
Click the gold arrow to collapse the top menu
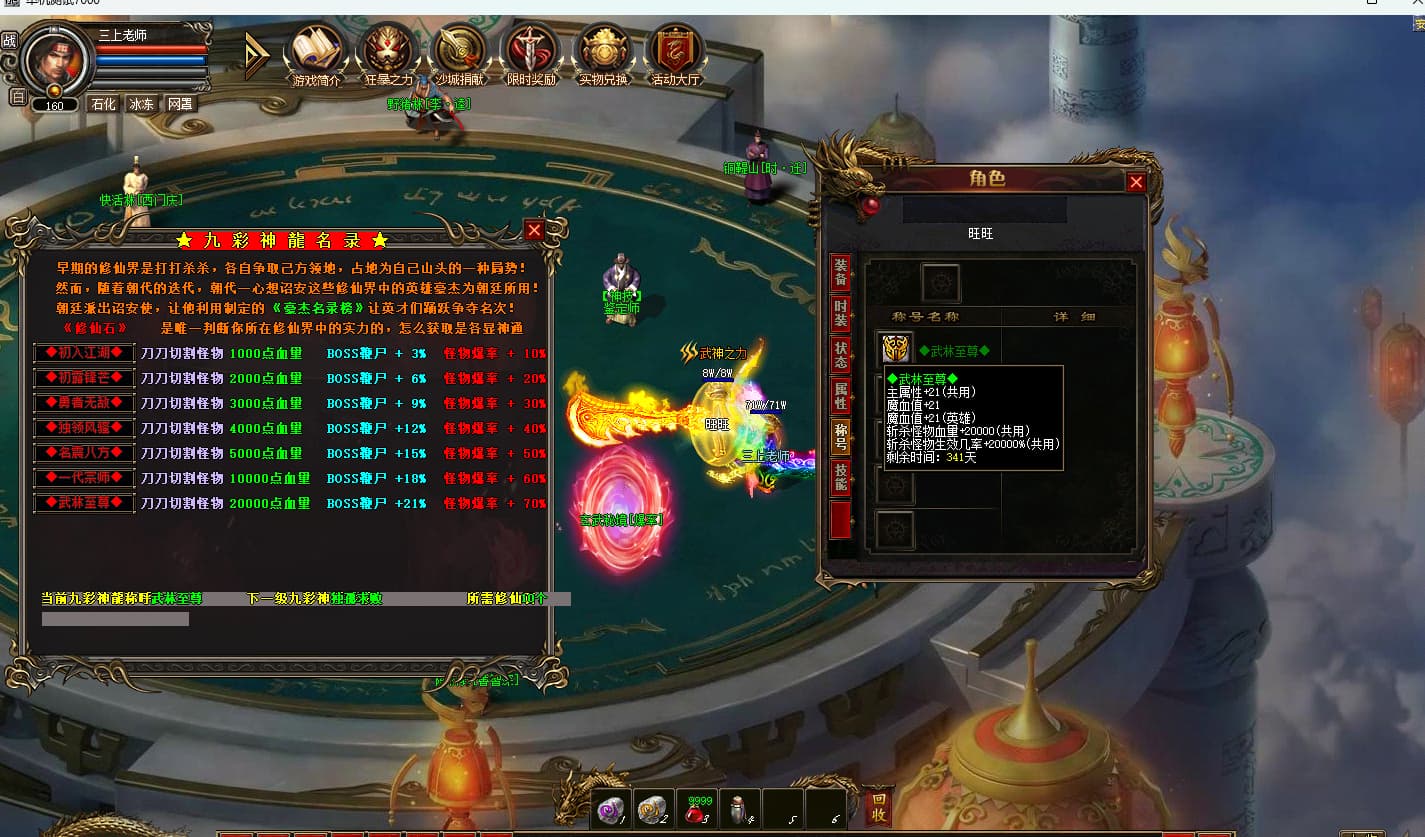click(x=257, y=55)
